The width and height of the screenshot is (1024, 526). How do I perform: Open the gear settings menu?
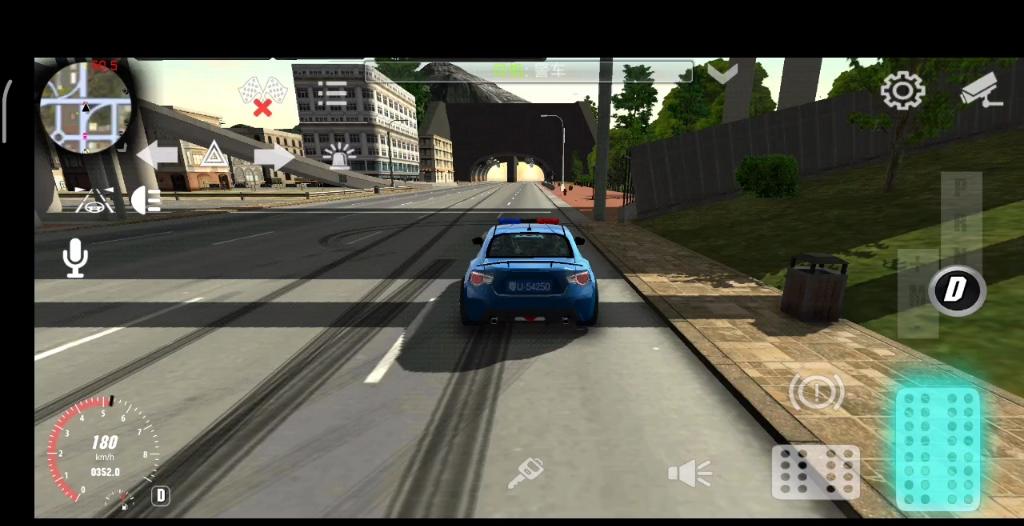click(901, 92)
